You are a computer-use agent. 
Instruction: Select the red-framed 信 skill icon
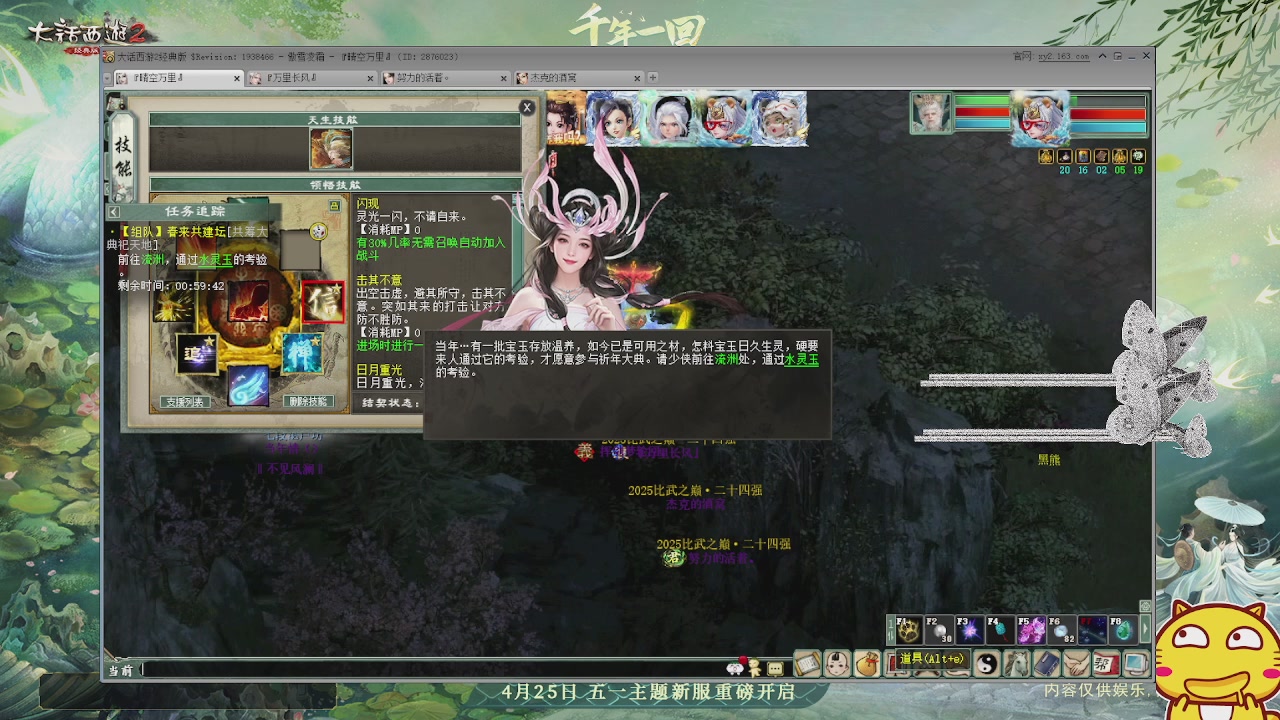click(323, 302)
